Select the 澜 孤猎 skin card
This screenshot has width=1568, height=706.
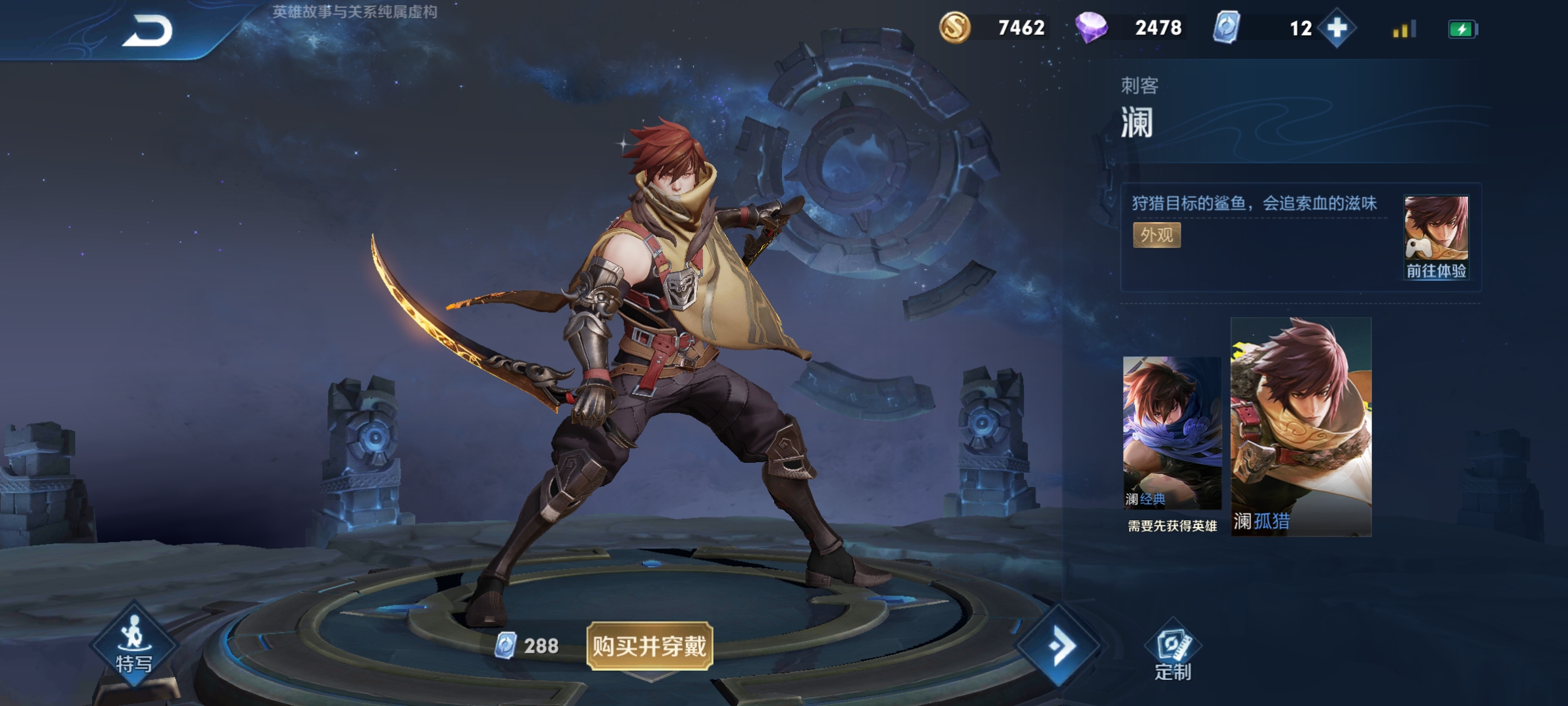click(1301, 426)
